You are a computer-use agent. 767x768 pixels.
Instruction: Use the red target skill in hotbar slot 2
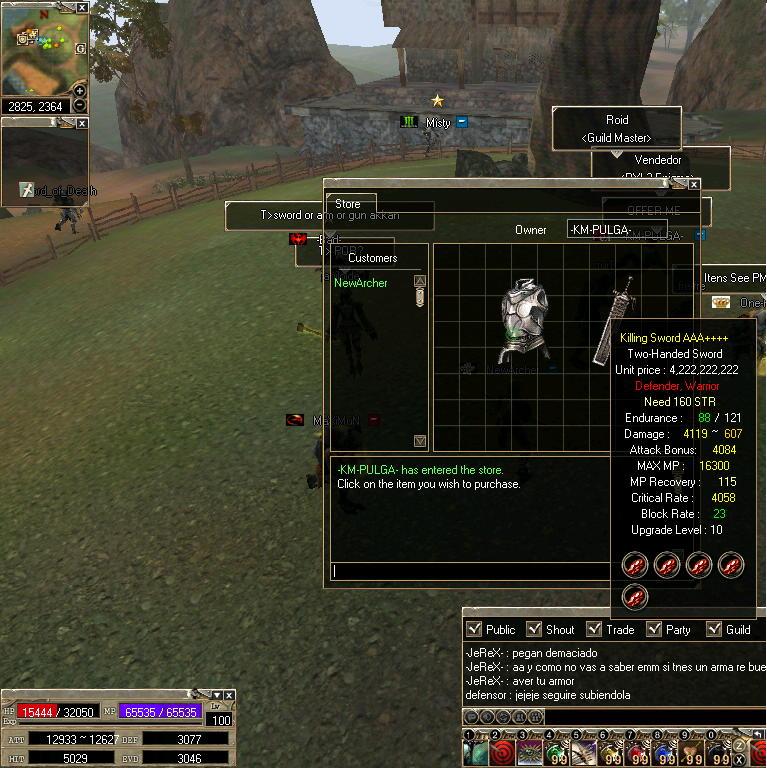pyautogui.click(x=502, y=752)
